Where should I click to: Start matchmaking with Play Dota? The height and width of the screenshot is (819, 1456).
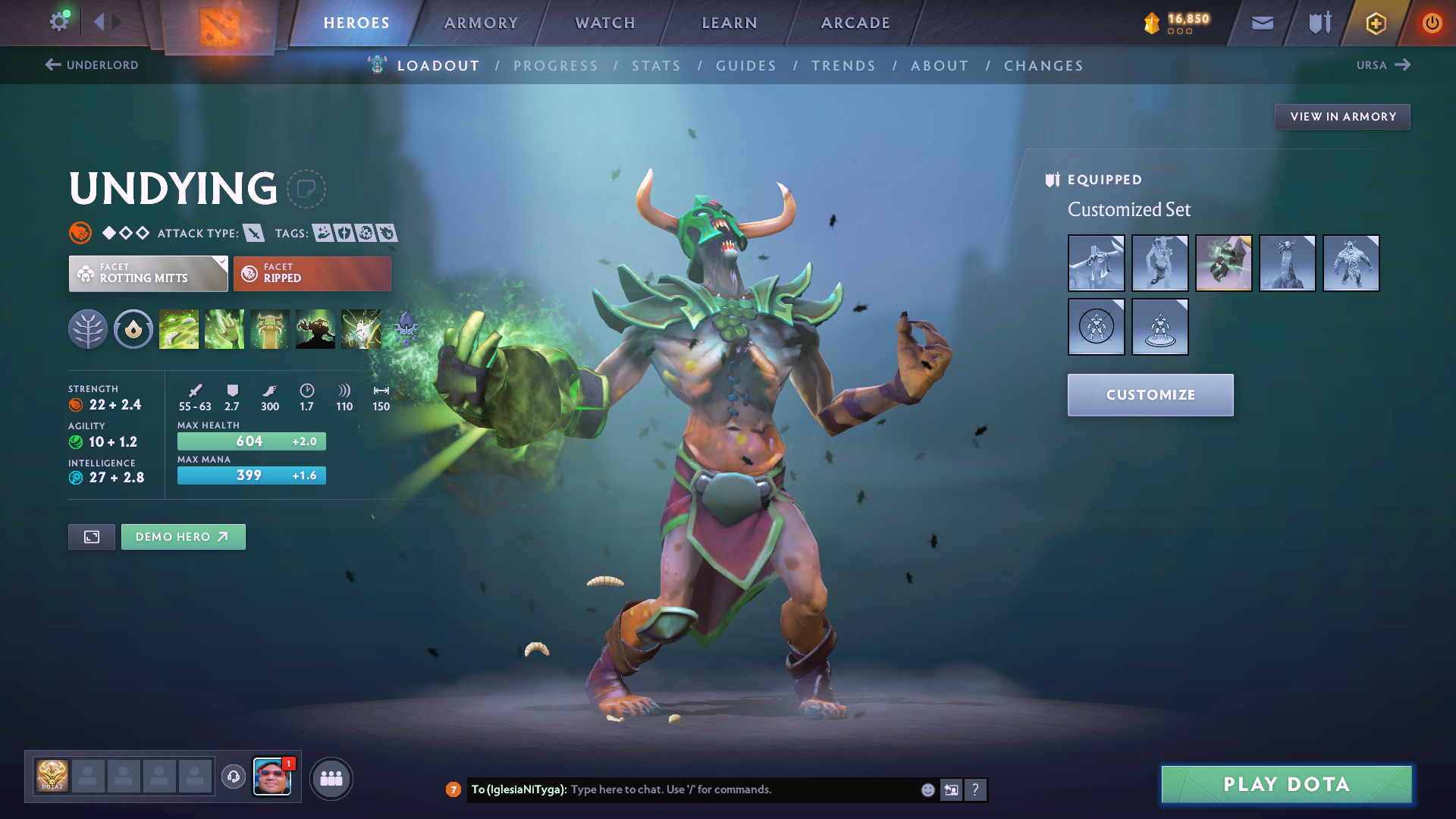coord(1286,784)
